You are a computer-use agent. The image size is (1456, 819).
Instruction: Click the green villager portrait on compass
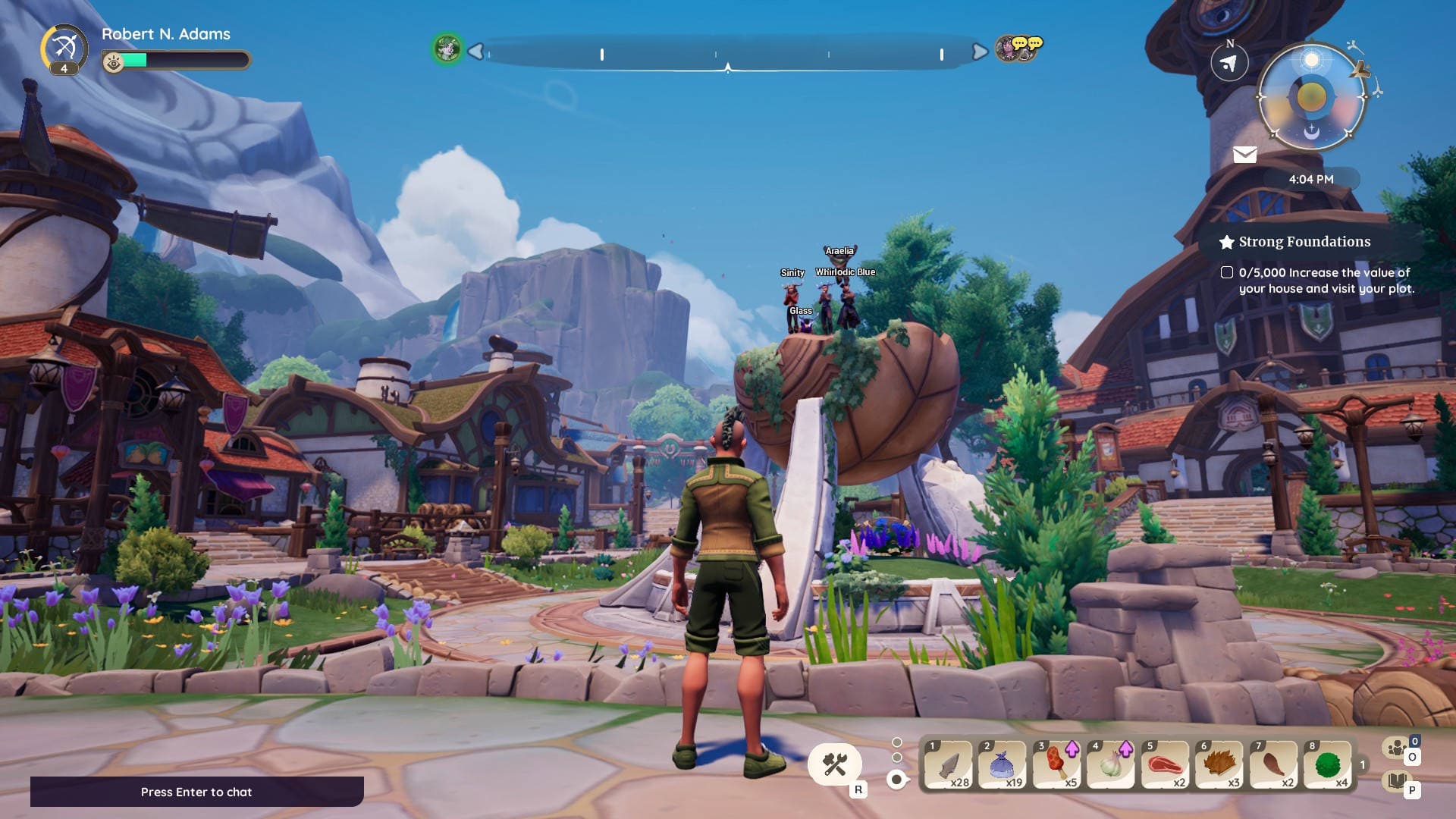tap(447, 49)
